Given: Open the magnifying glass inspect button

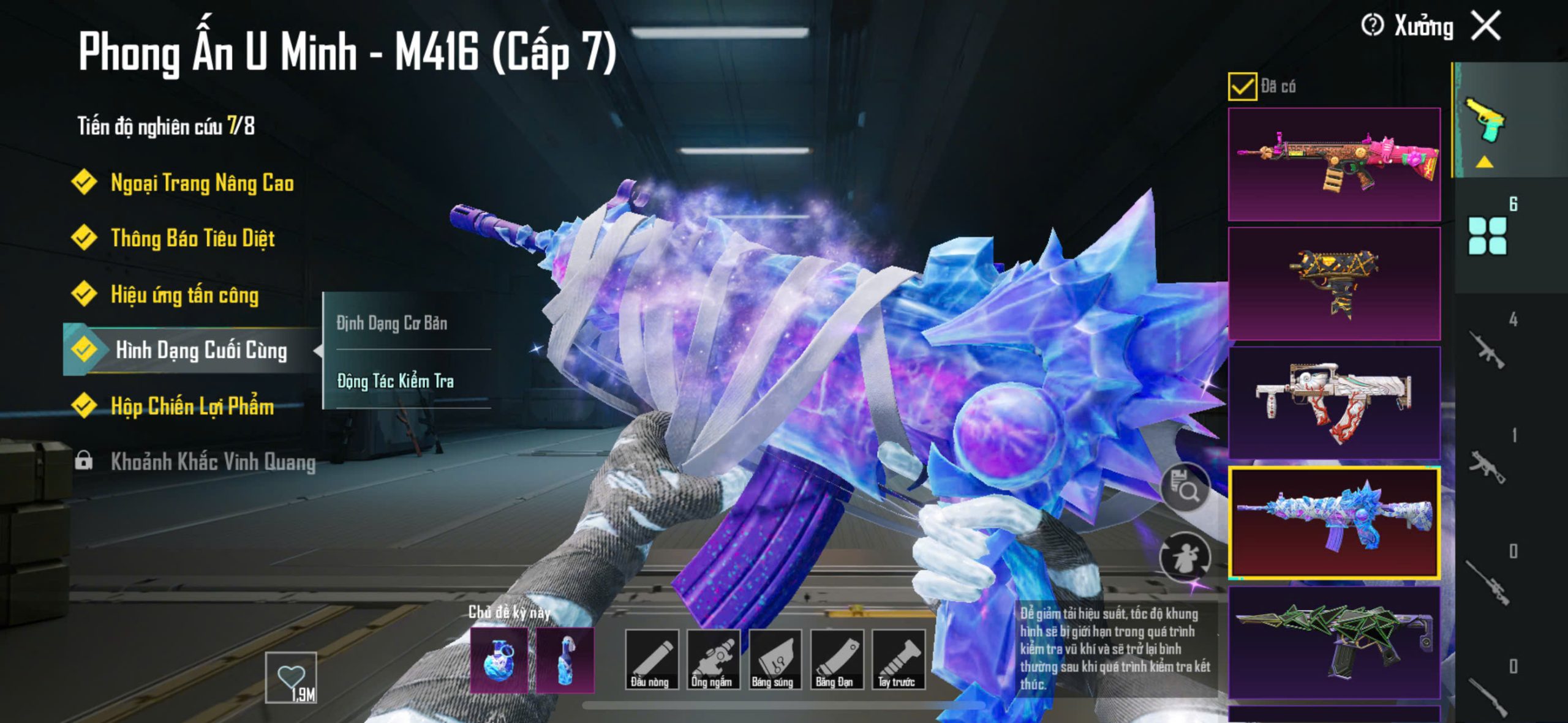Looking at the screenshot, I should point(1186,488).
